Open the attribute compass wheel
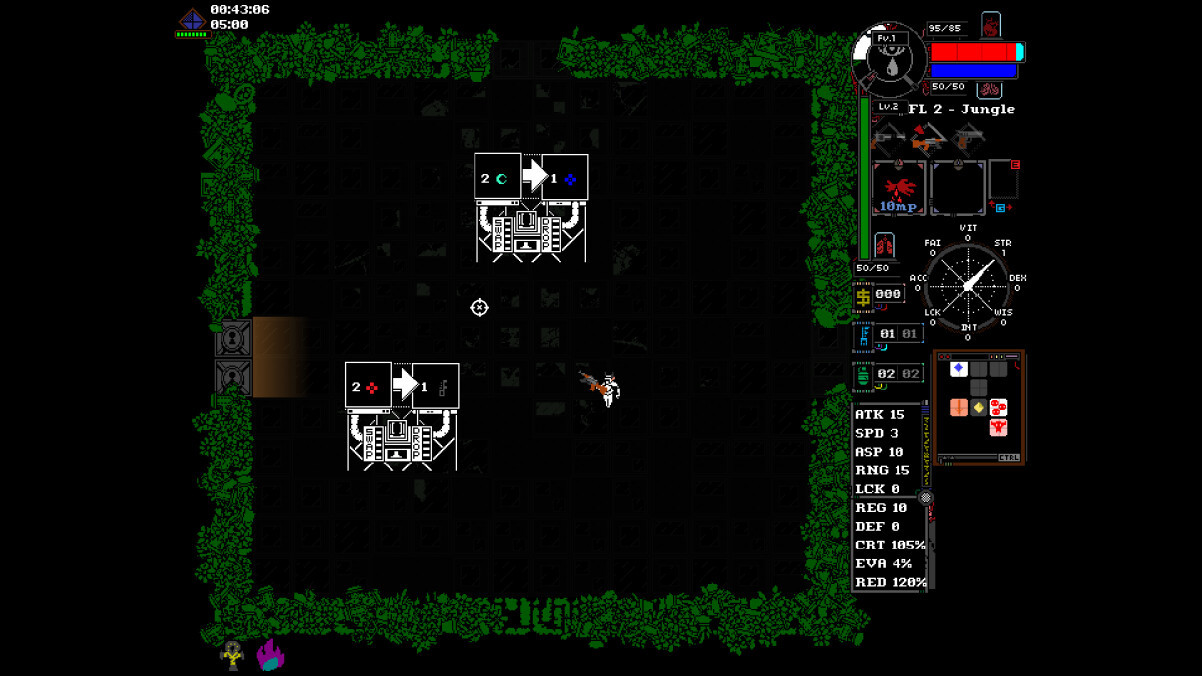The image size is (1202, 676). (967, 286)
